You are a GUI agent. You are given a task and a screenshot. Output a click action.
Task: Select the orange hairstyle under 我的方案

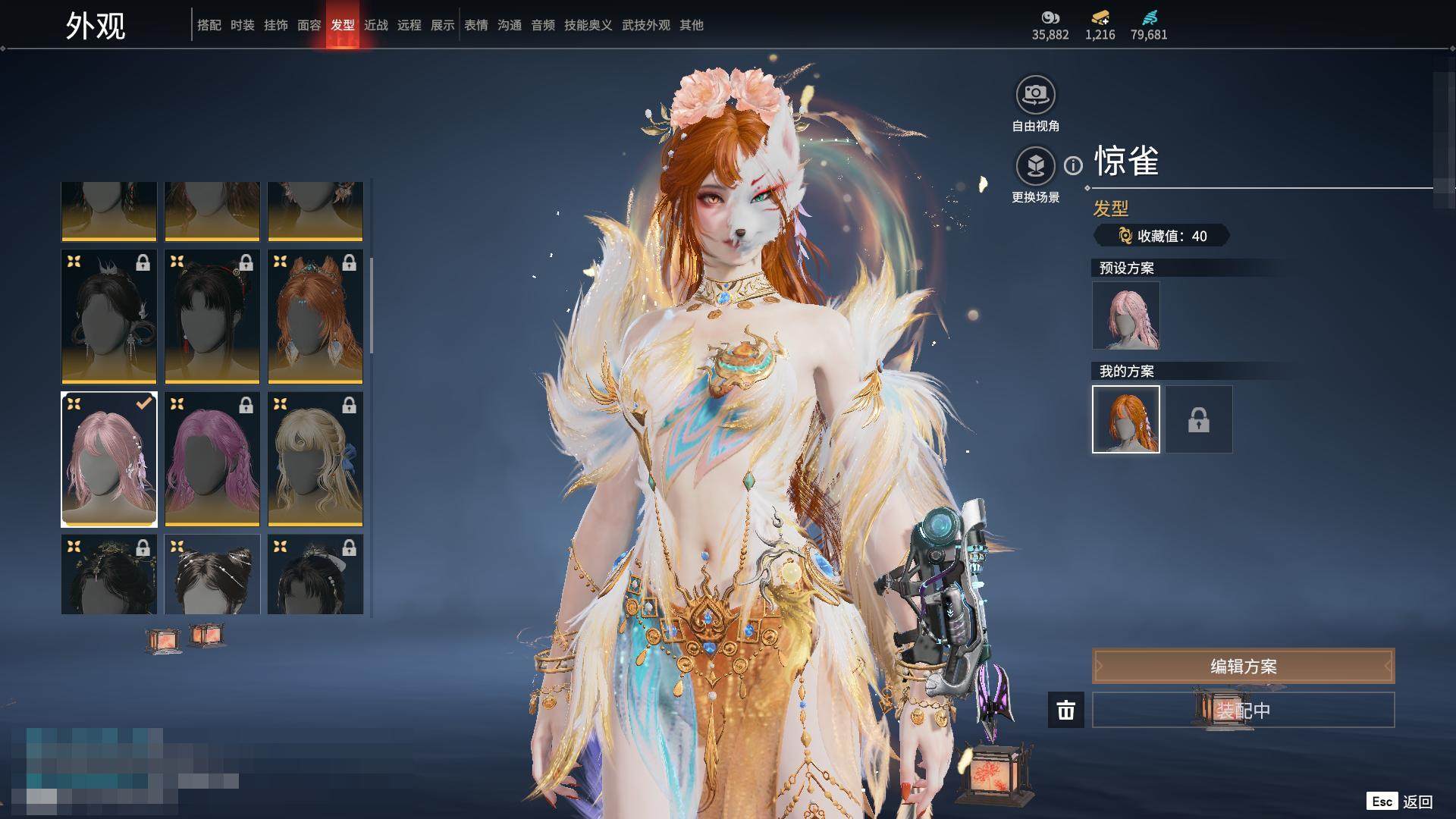[x=1125, y=419]
